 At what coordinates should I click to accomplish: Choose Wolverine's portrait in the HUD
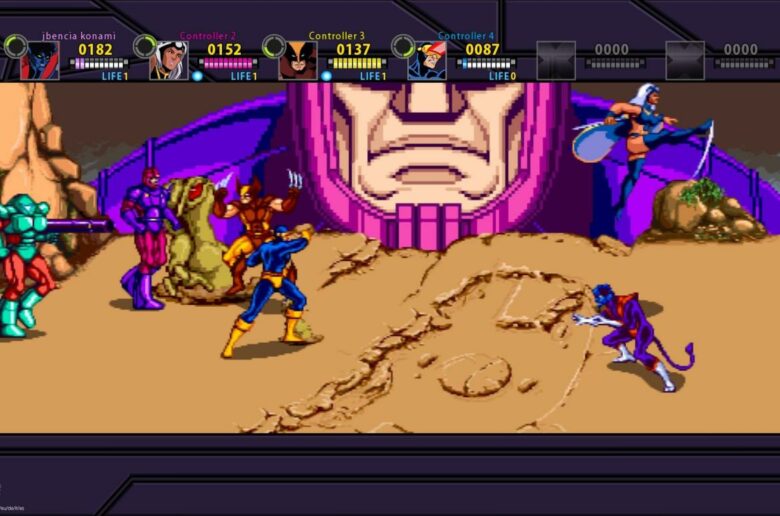[298, 60]
